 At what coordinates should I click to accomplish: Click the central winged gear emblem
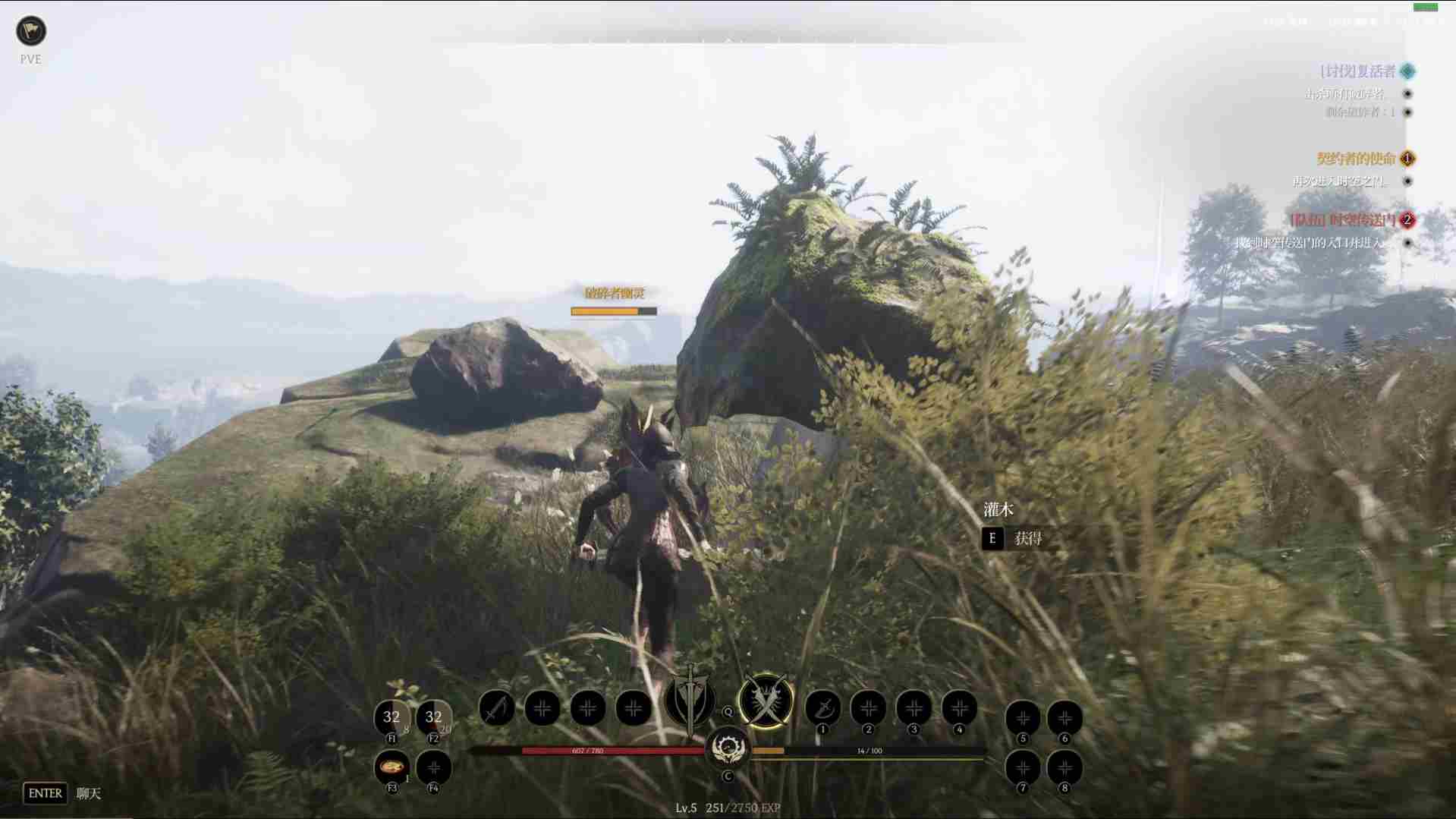click(x=728, y=747)
